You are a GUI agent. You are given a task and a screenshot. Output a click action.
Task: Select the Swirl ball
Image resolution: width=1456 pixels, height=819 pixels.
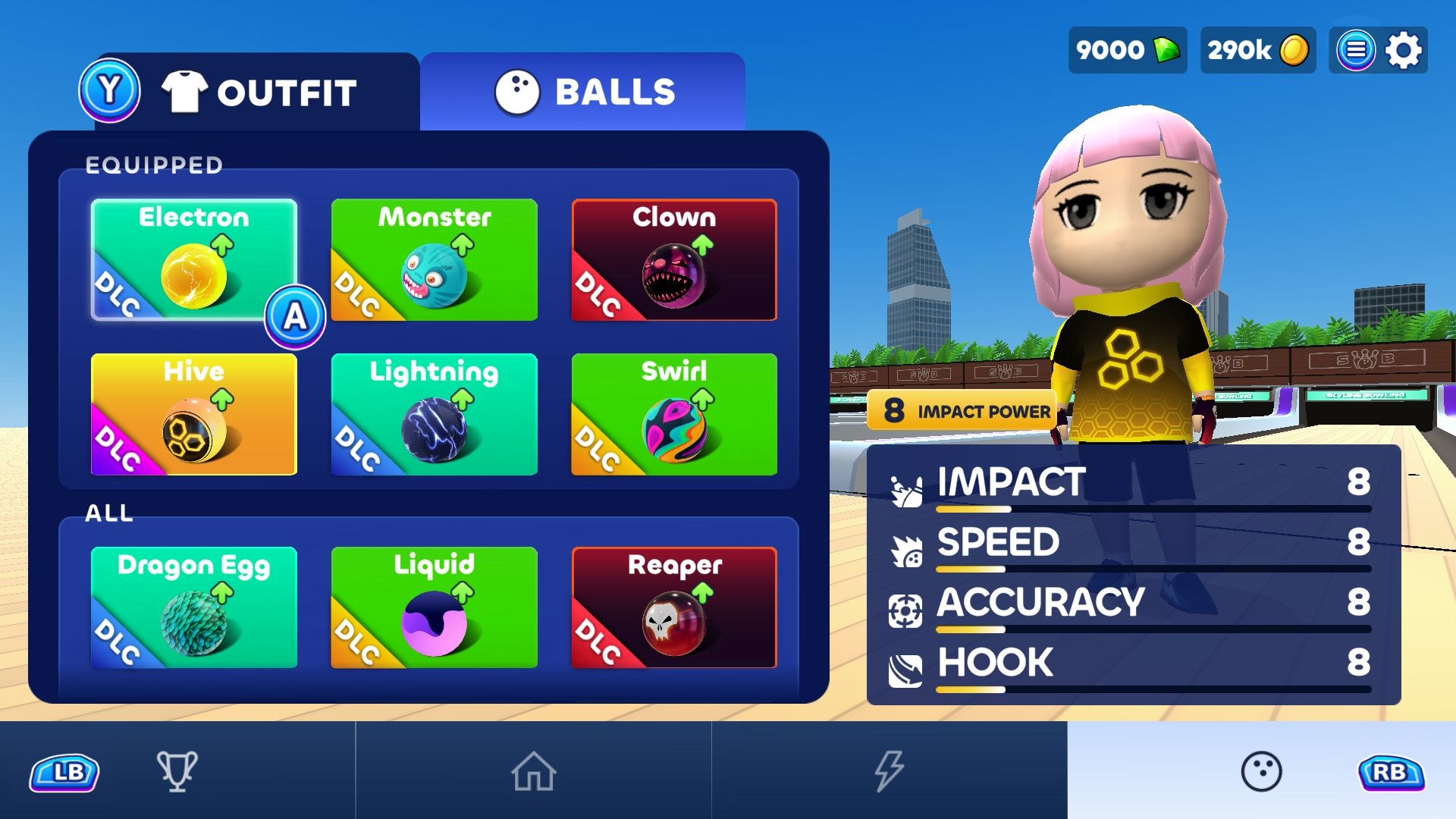pyautogui.click(x=674, y=414)
